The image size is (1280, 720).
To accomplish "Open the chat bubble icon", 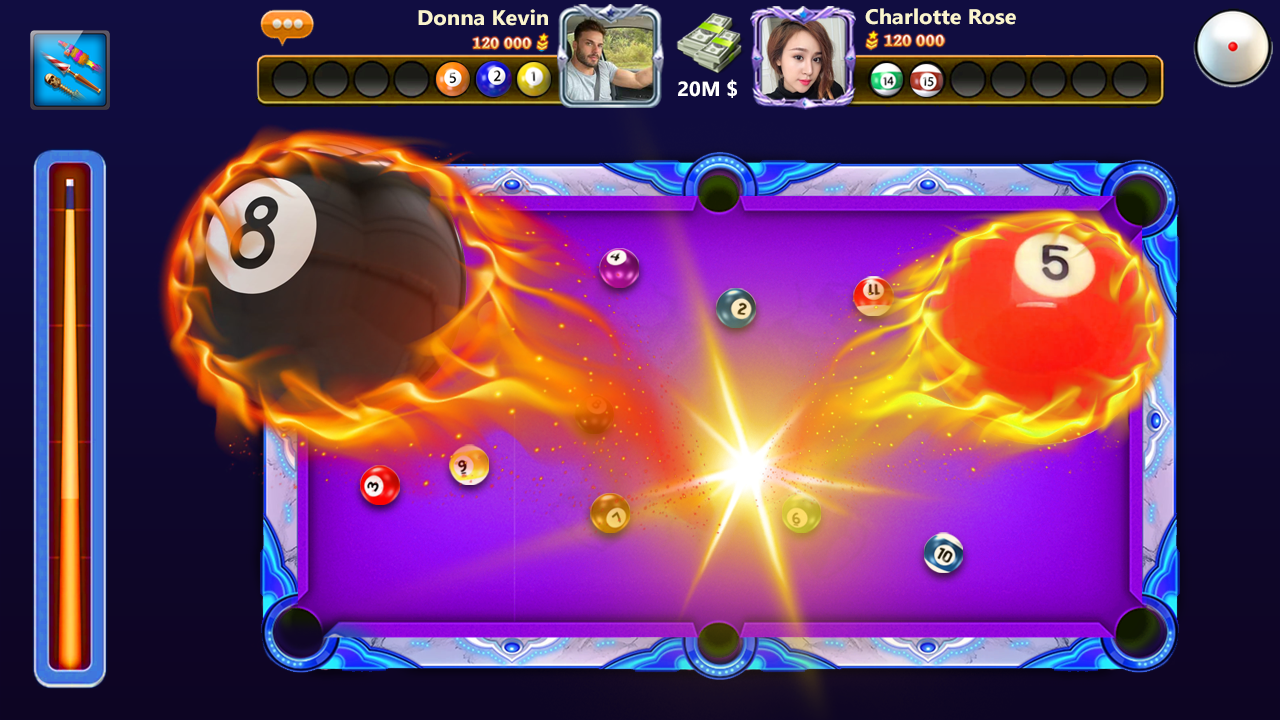I will [287, 27].
